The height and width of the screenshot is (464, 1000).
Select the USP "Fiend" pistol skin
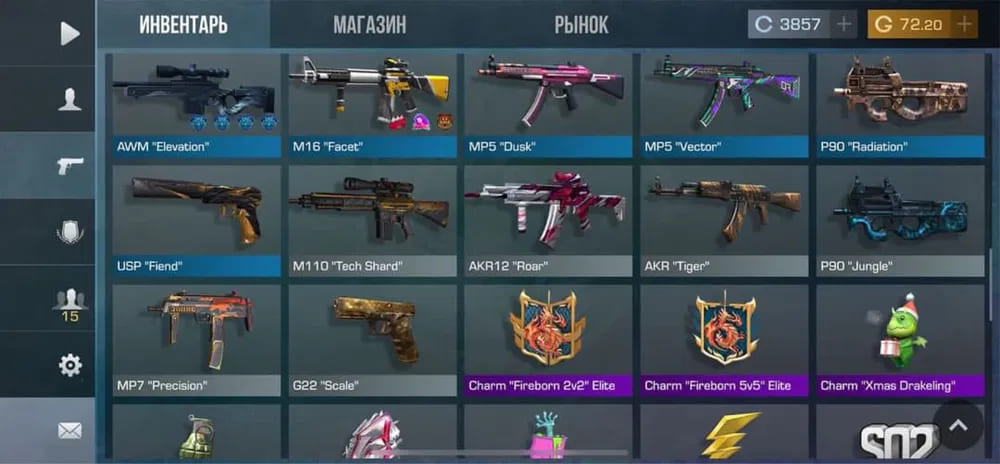point(196,221)
